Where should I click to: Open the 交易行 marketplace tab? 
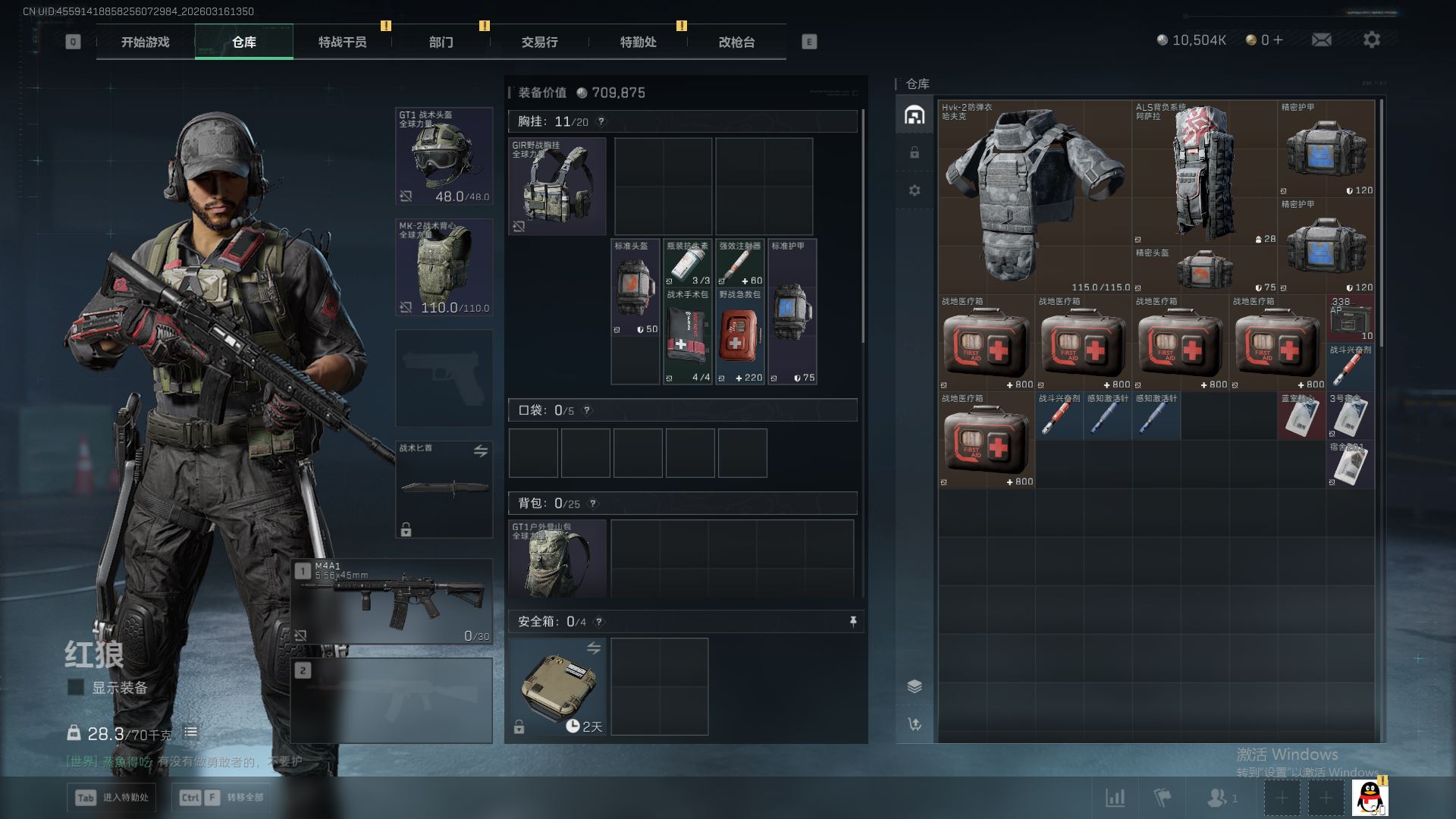(539, 42)
